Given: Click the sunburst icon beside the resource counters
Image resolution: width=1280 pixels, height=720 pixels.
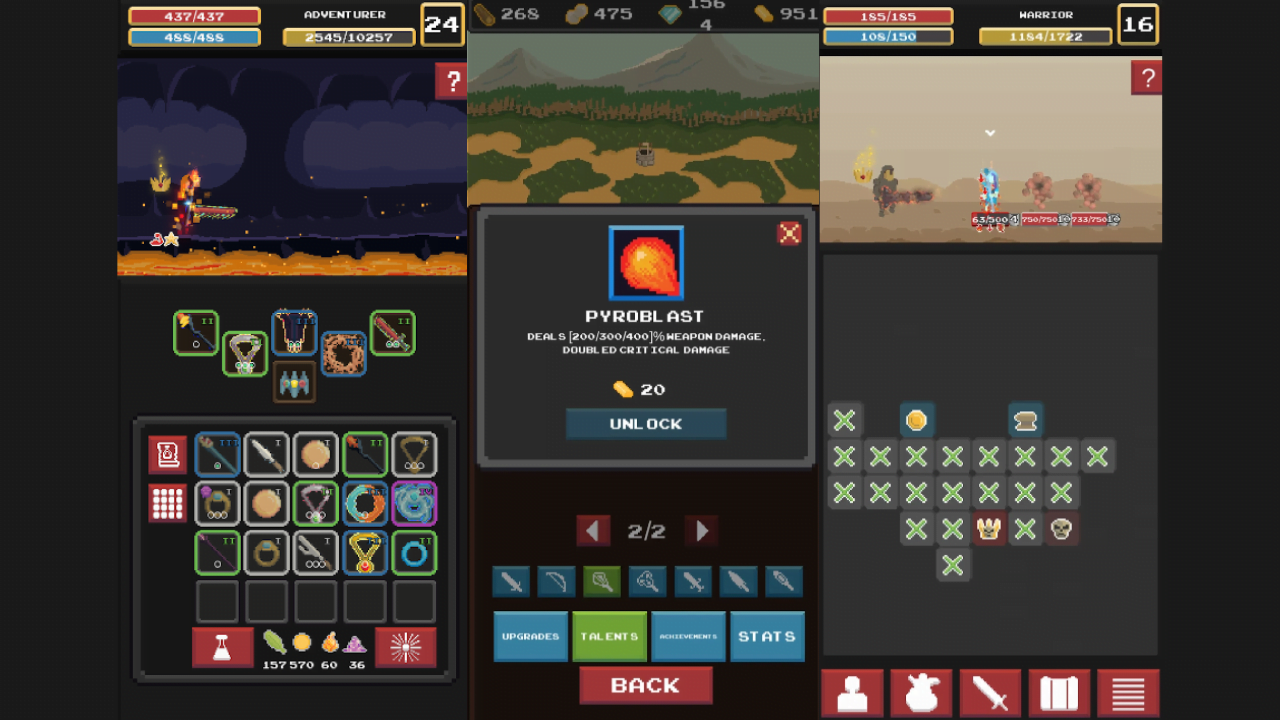Looking at the screenshot, I should click(x=408, y=647).
